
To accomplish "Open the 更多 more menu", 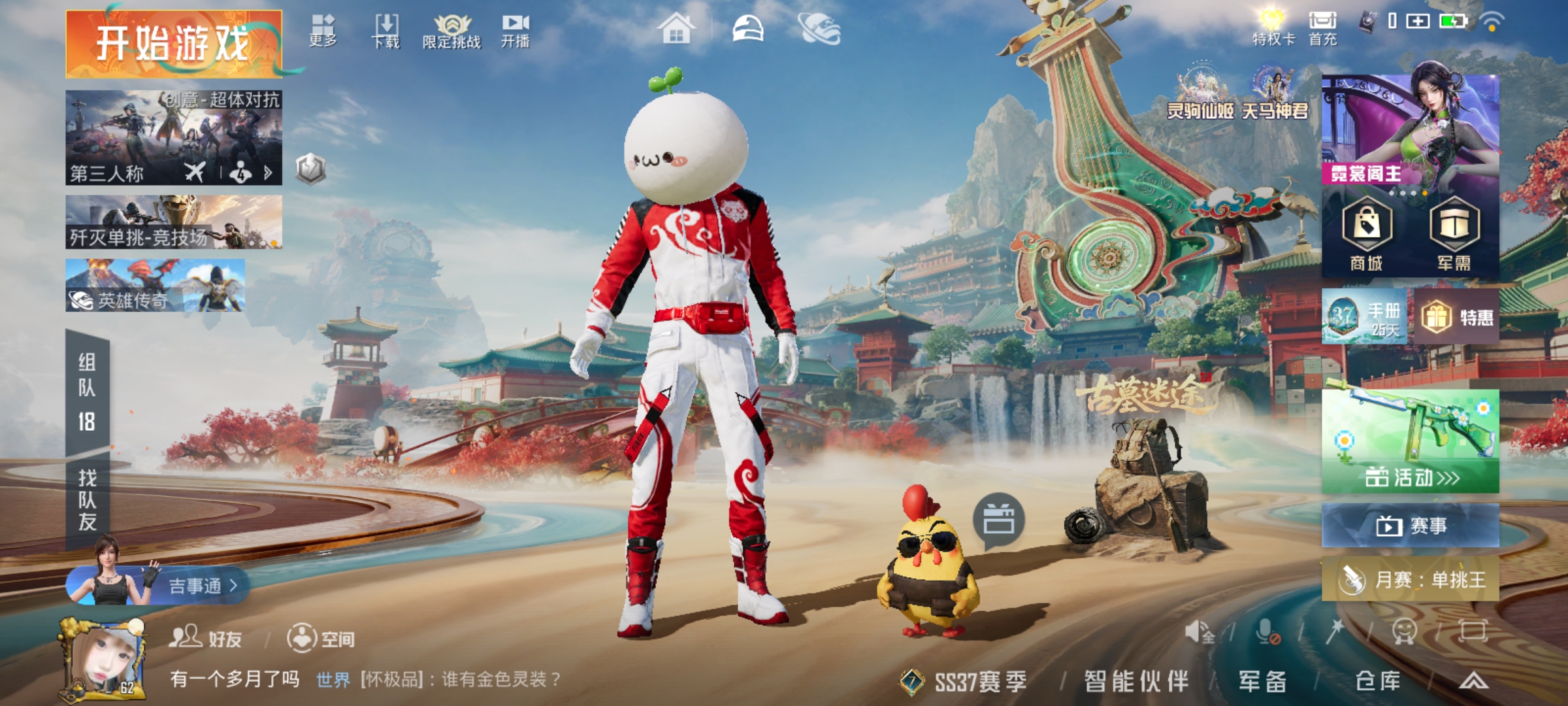I will point(323,31).
